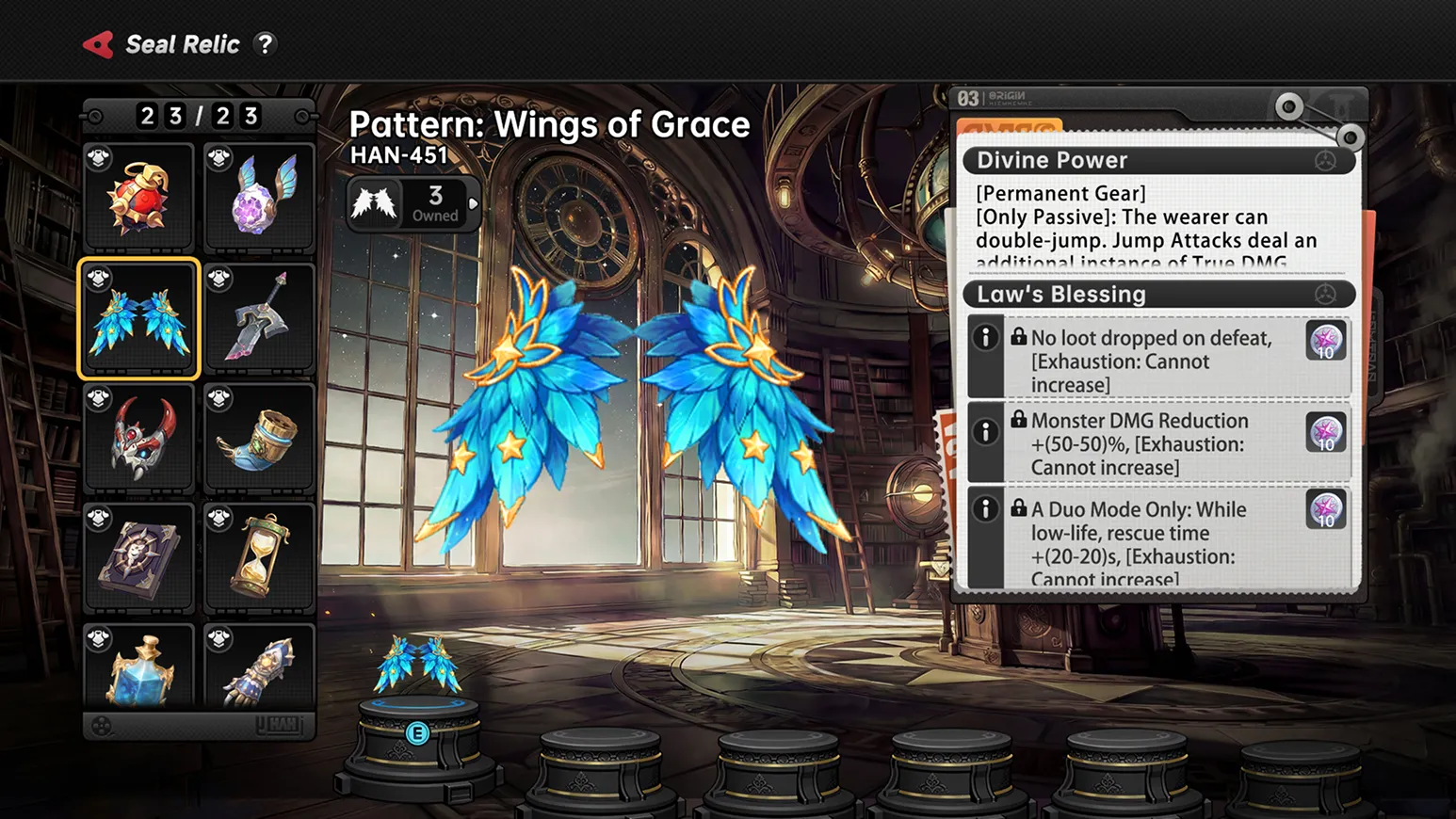
Task: Show info for No loot dropped blessing
Action: click(985, 337)
